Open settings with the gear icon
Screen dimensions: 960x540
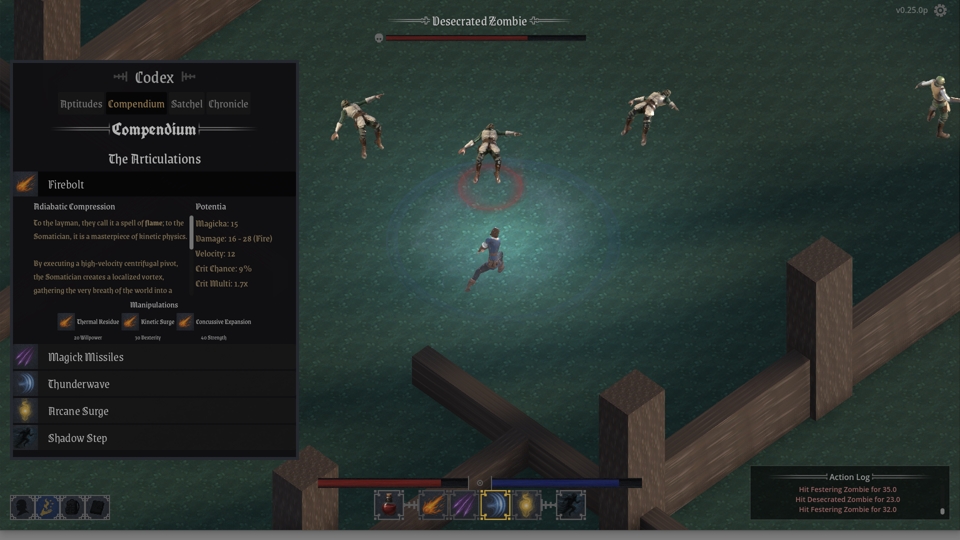(x=940, y=11)
